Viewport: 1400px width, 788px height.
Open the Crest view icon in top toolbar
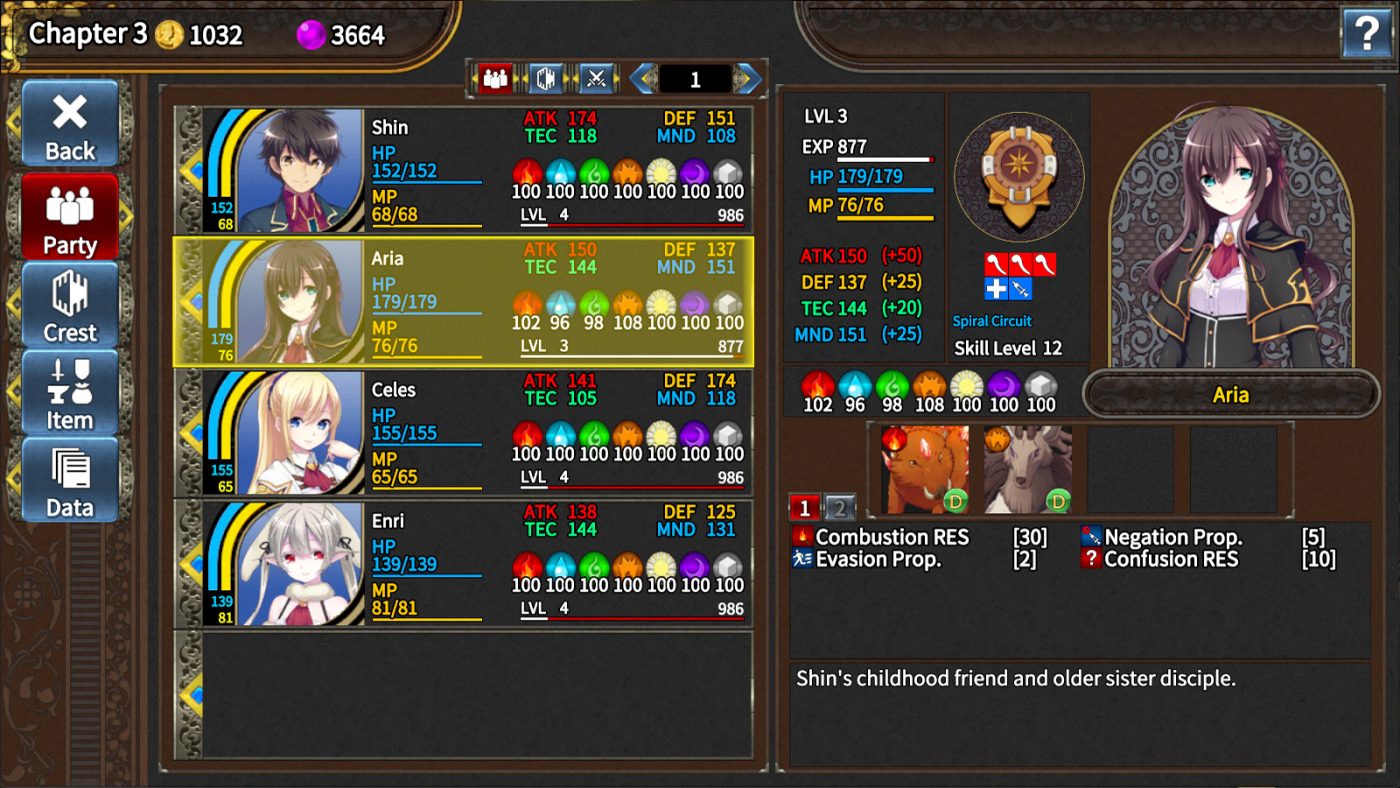543,78
